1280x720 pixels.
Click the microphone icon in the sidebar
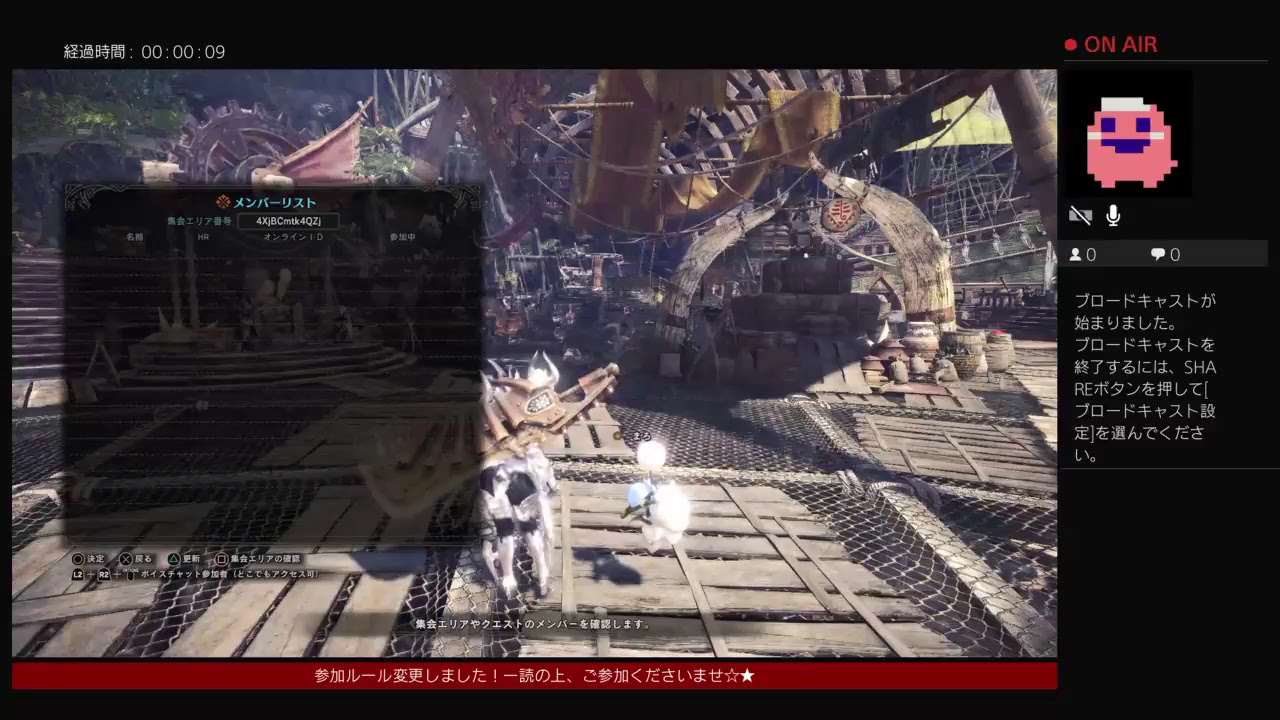1113,216
